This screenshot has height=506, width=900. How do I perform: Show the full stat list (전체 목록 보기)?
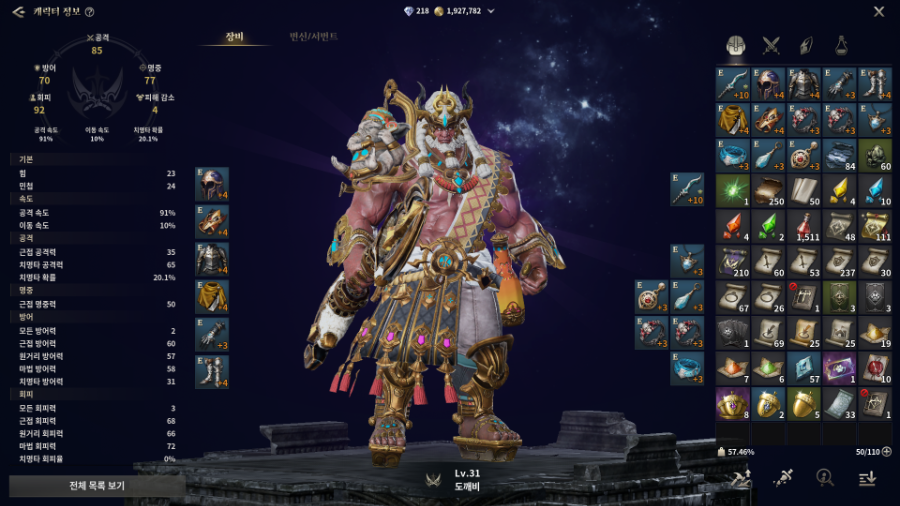pos(97,486)
